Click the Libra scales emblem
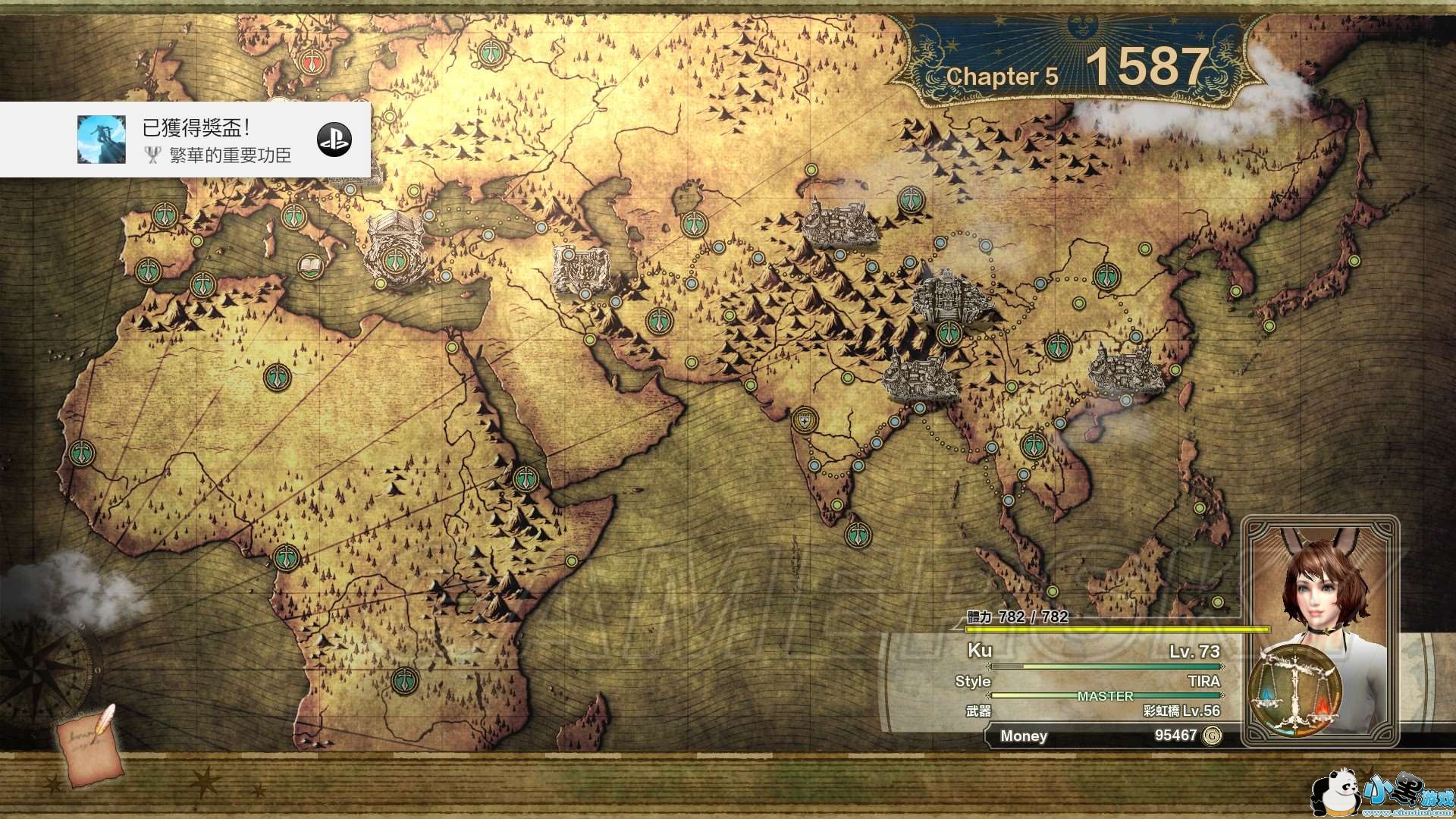The width and height of the screenshot is (1456, 819). point(1295,692)
